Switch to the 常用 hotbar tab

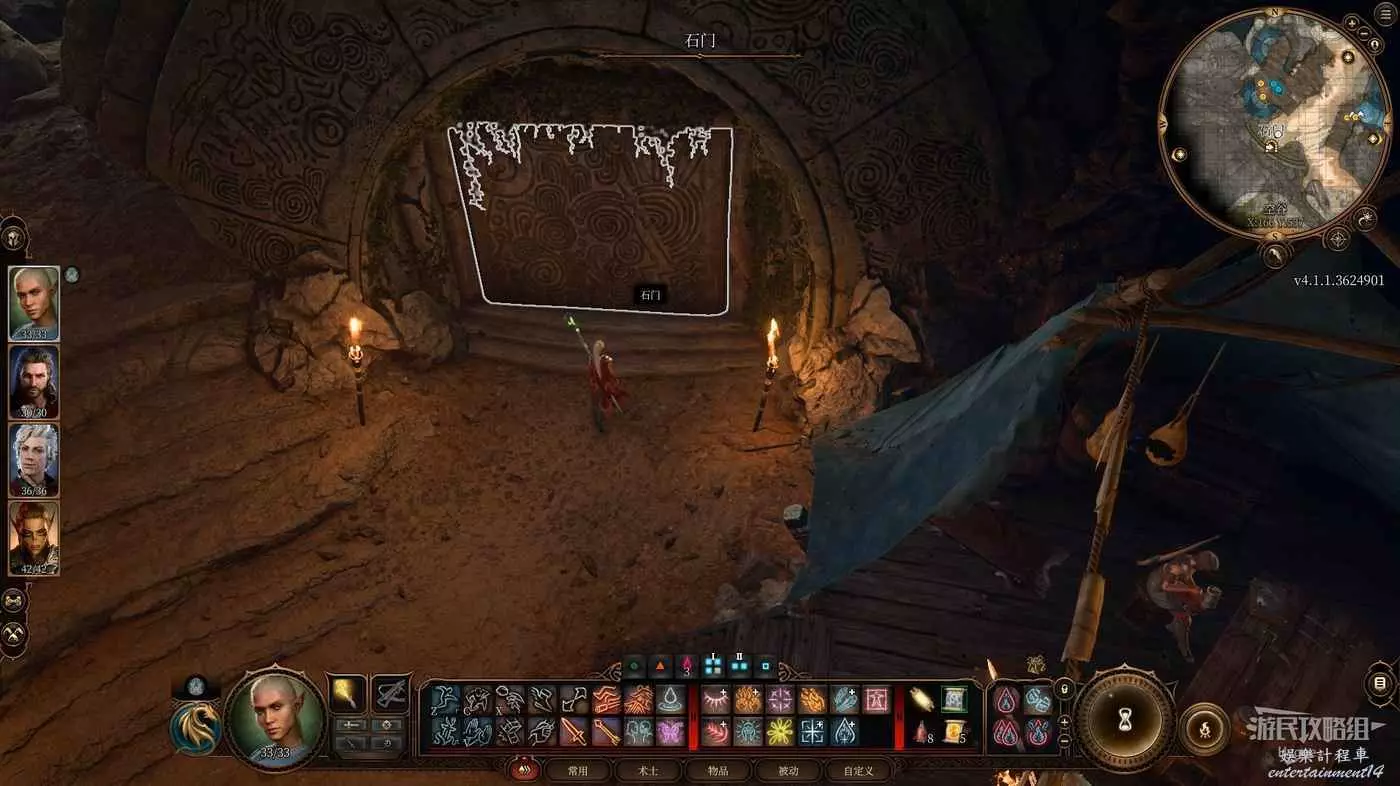pos(578,771)
